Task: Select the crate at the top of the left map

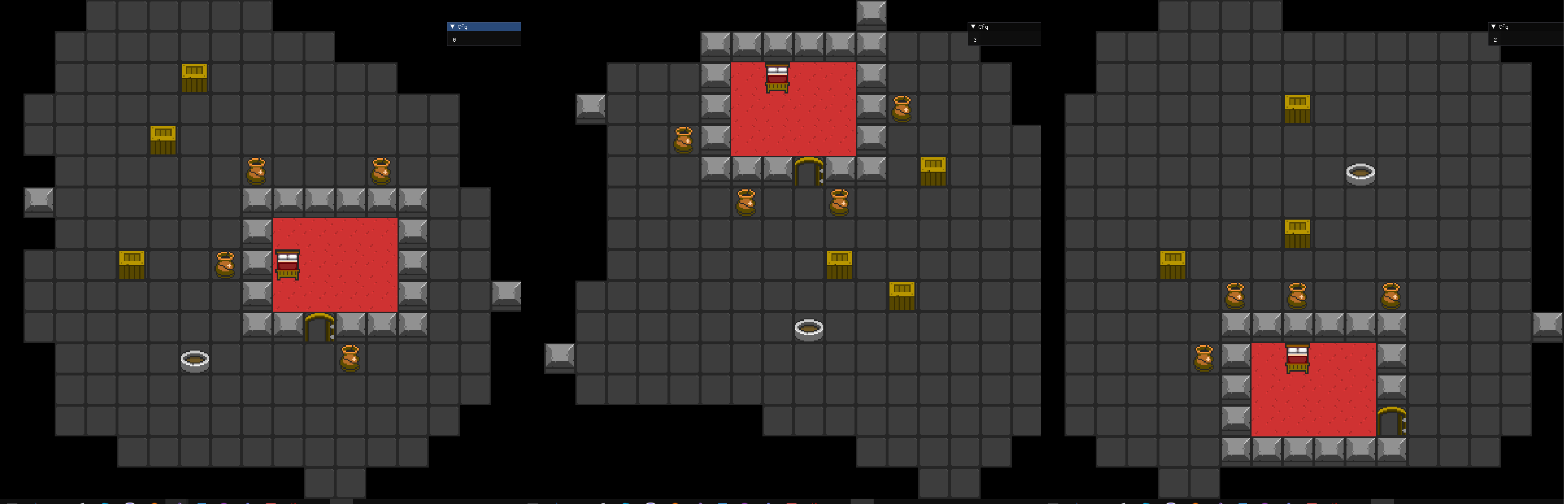Action: pyautogui.click(x=194, y=78)
